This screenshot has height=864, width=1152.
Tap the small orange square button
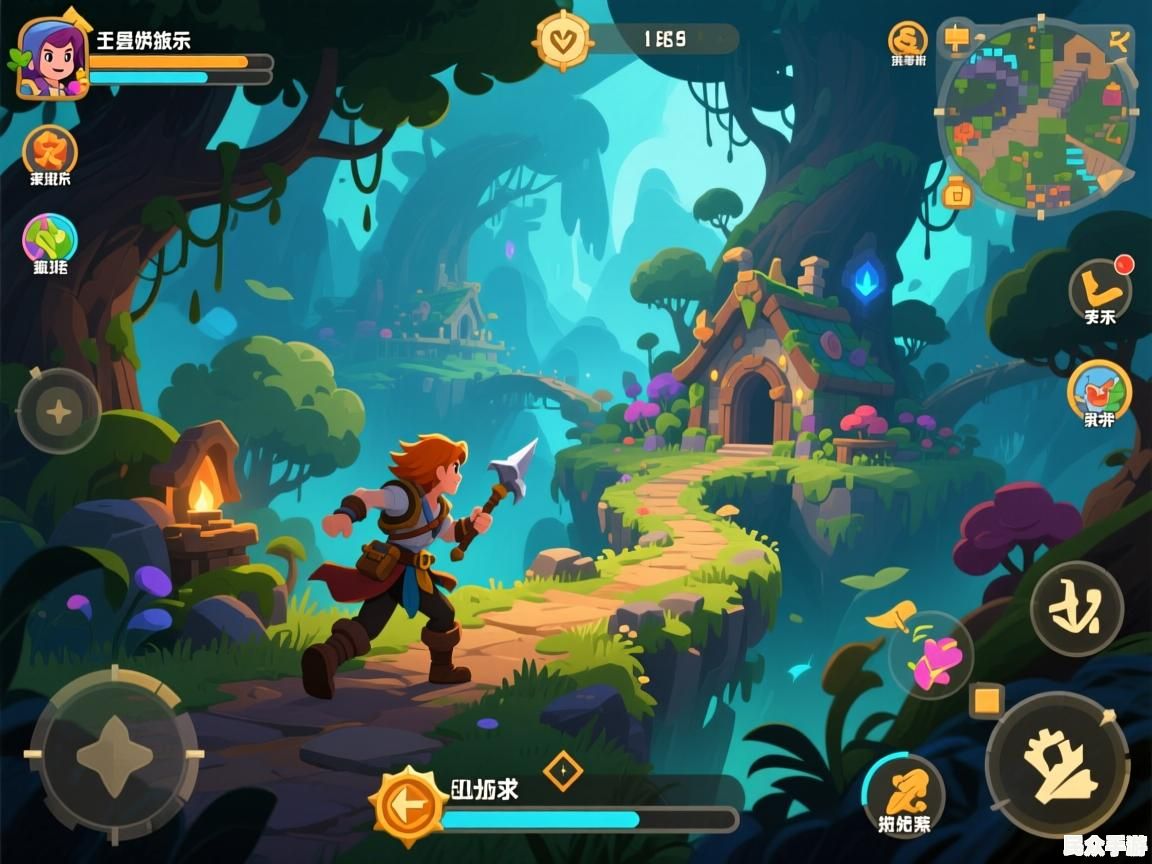pos(987,700)
